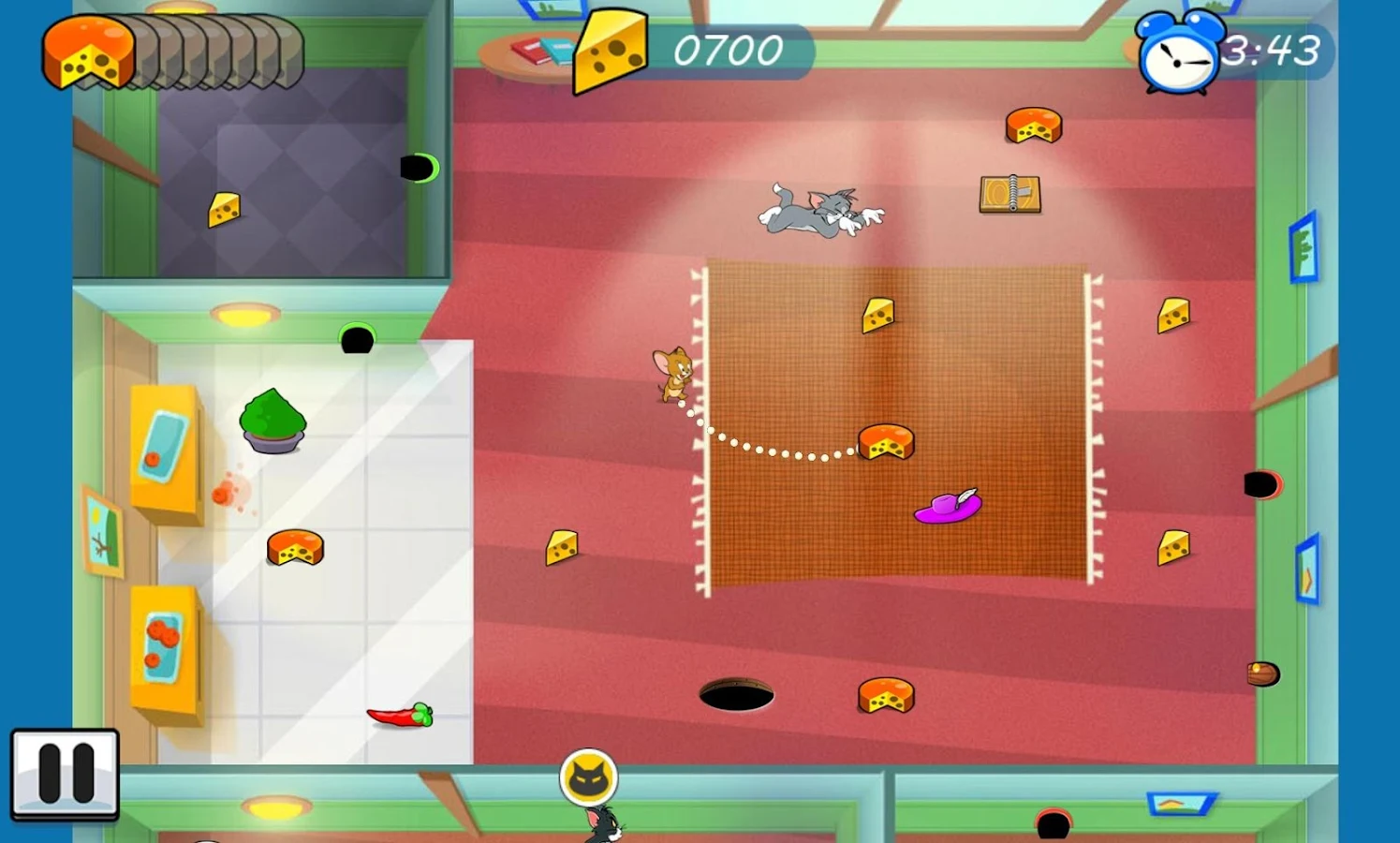The width and height of the screenshot is (1400, 843).
Task: Tap the purple hat on the rug
Action: coord(946,509)
